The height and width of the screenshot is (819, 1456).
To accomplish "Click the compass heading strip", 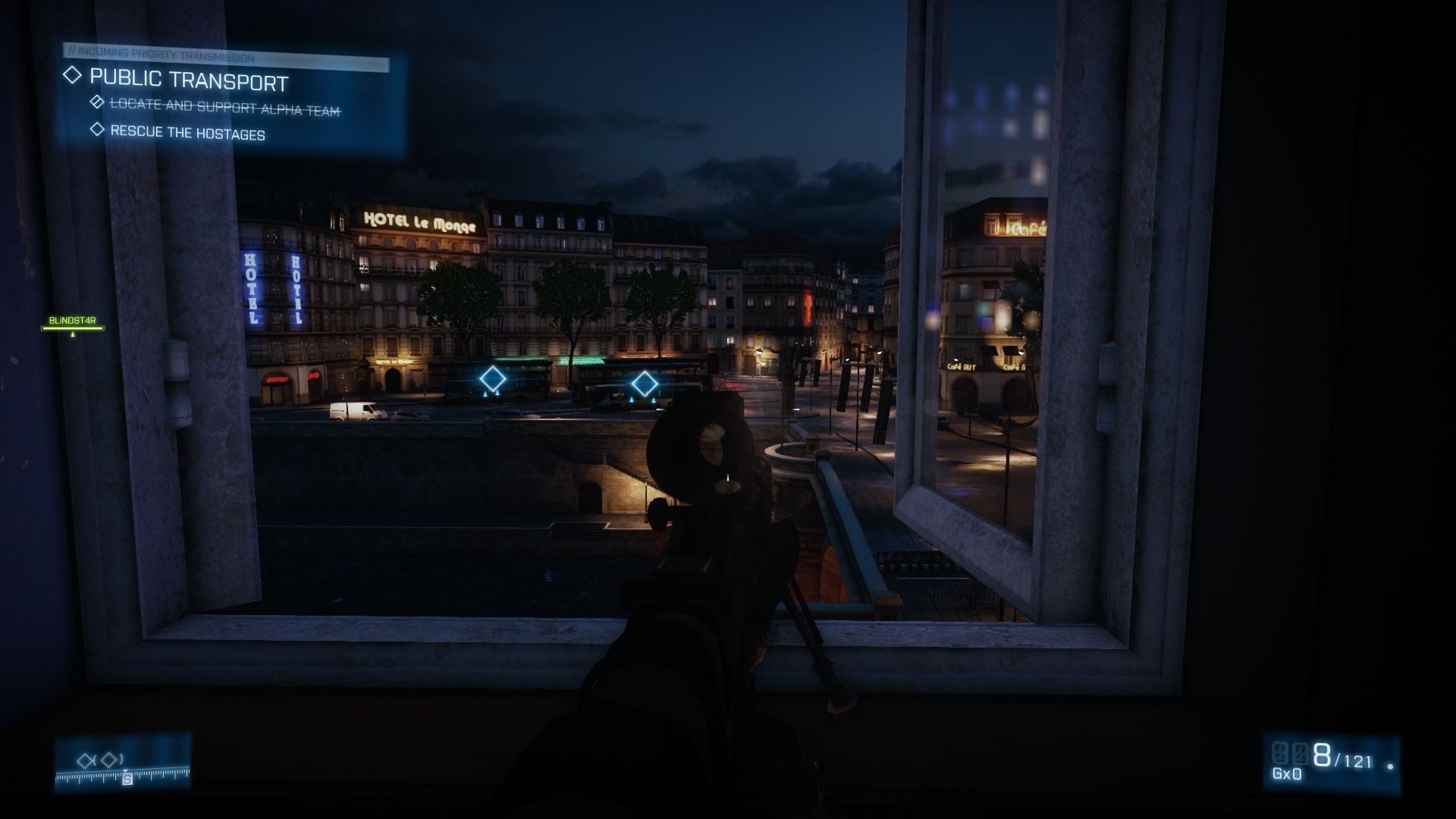I will click(123, 775).
